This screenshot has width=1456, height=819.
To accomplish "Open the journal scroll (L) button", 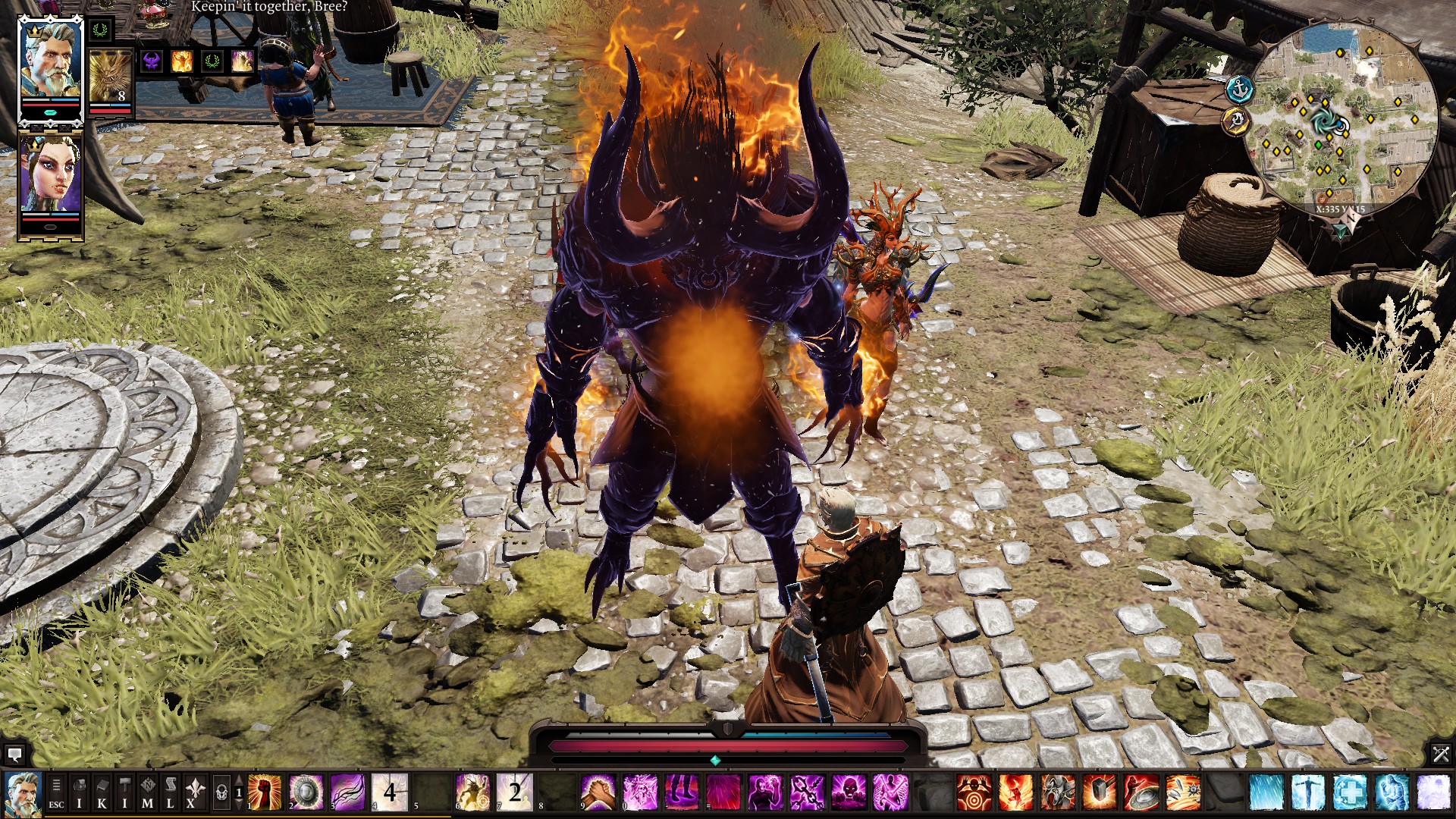I will point(171,793).
